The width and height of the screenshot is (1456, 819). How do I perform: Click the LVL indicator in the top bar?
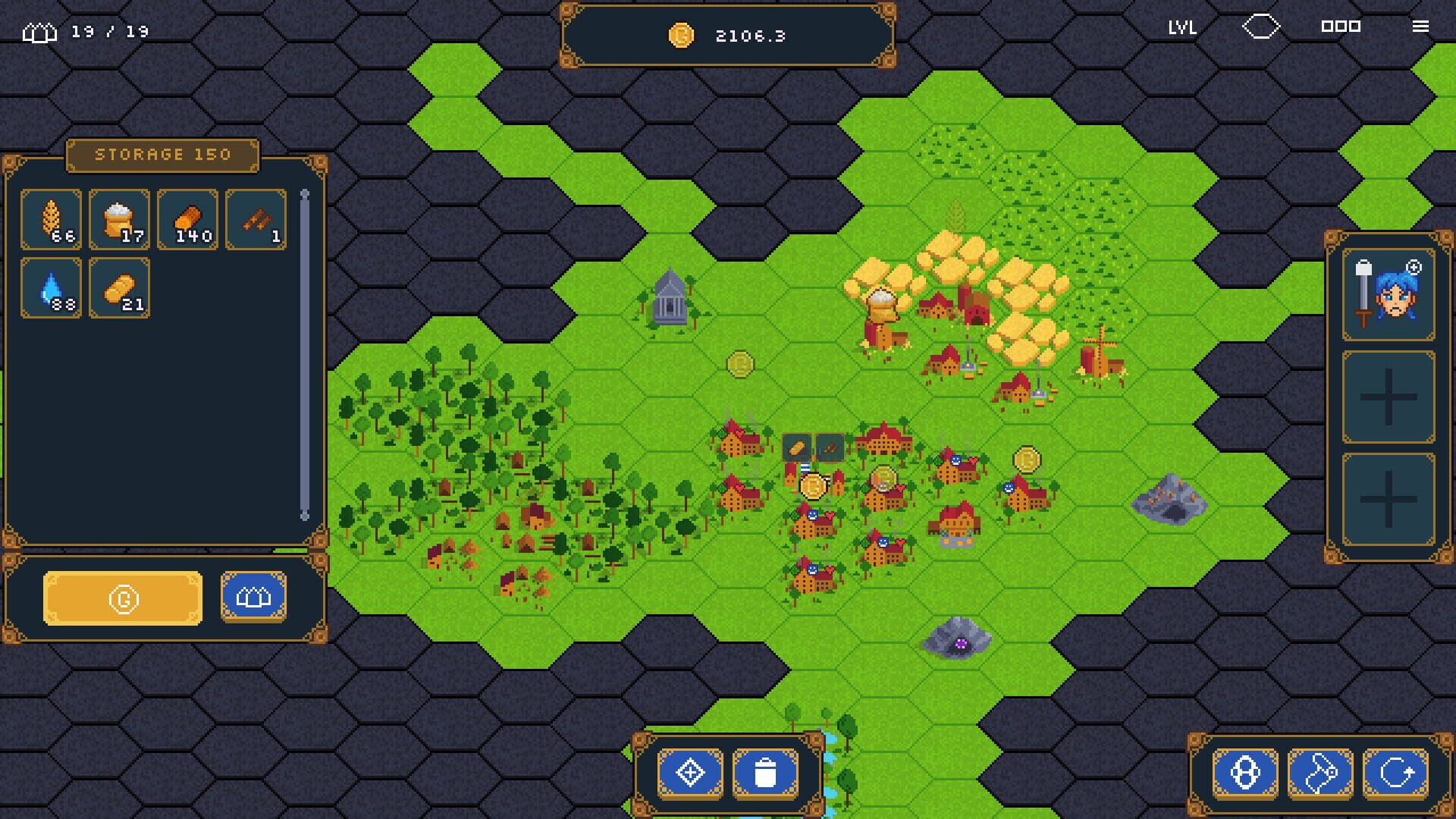(1182, 28)
